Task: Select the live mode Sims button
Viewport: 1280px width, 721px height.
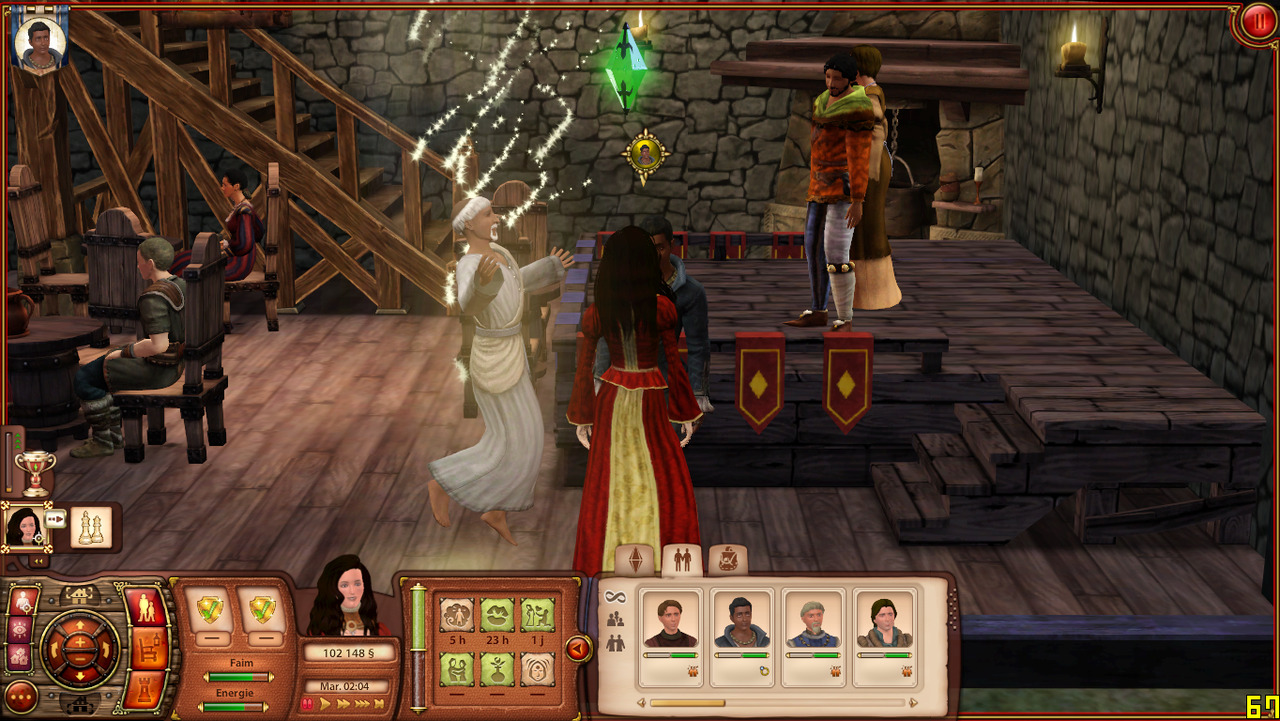Action: click(x=148, y=608)
